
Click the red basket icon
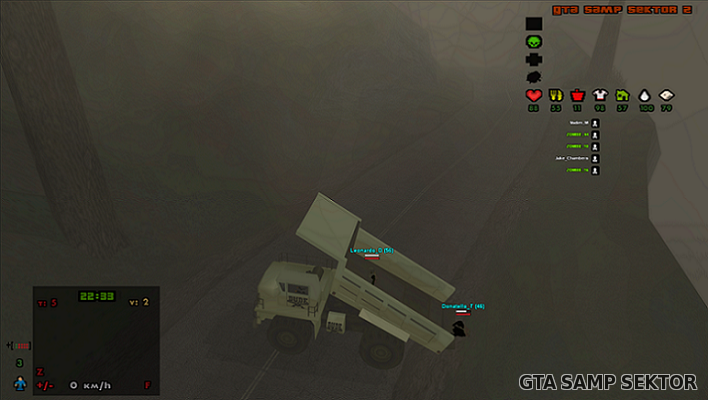tap(578, 95)
